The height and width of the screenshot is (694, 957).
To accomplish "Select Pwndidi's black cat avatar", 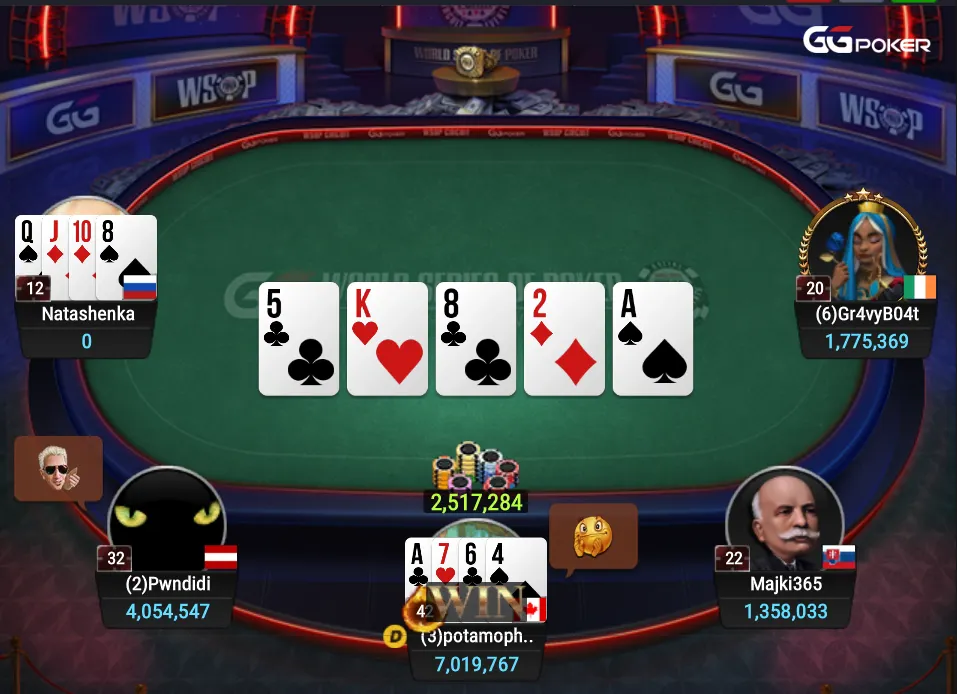I will tap(167, 520).
